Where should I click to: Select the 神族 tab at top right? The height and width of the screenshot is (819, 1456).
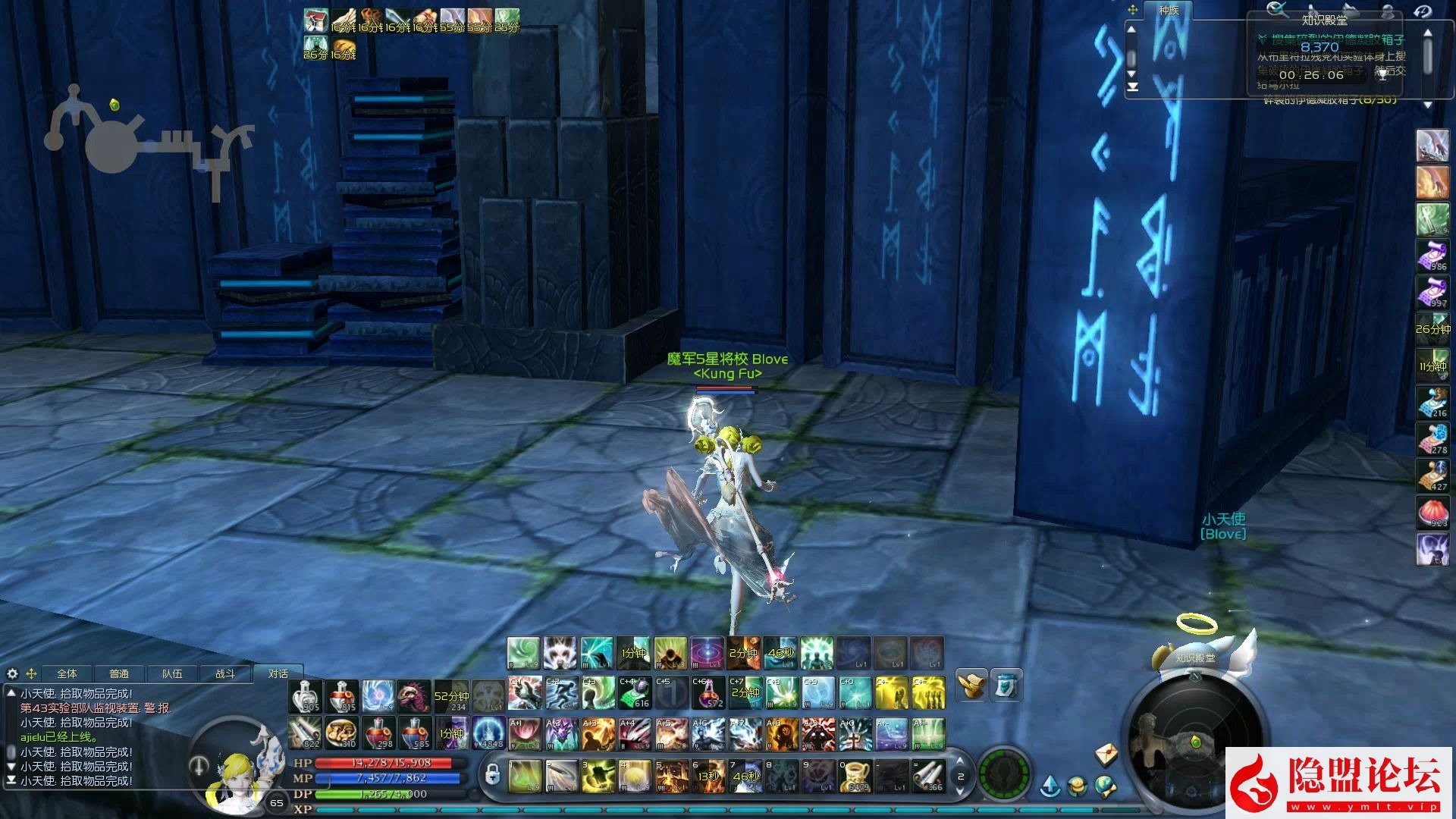pyautogui.click(x=1169, y=11)
